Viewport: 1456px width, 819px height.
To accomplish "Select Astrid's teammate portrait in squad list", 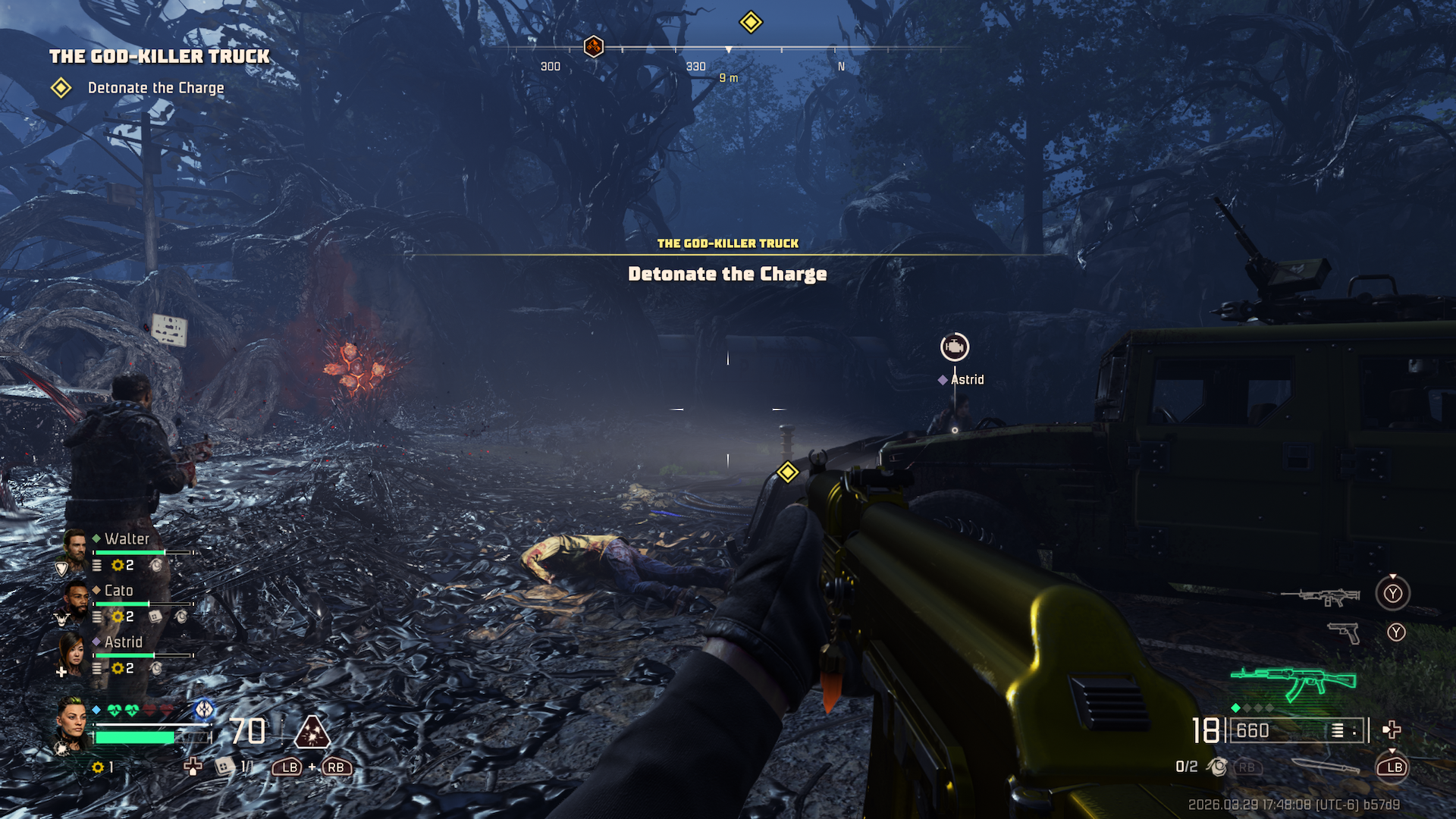I will 72,652.
